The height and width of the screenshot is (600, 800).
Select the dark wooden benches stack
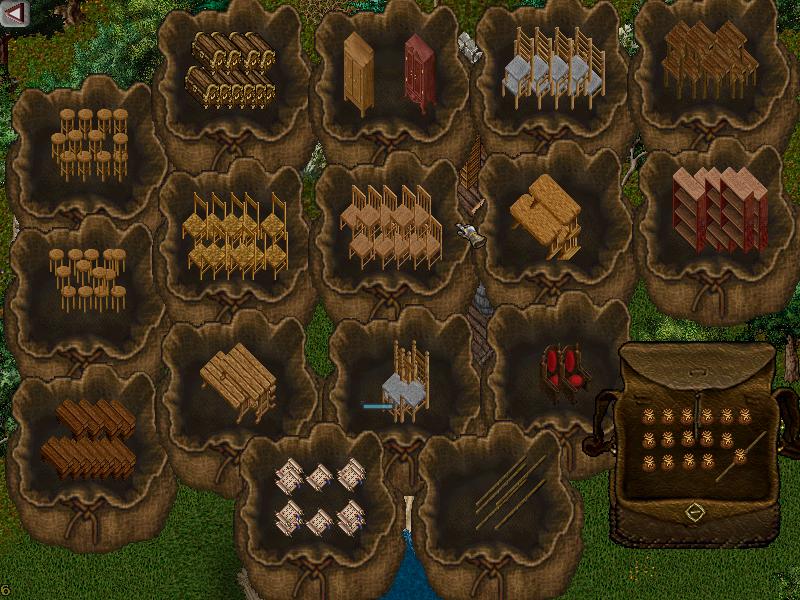pyautogui.click(x=88, y=439)
